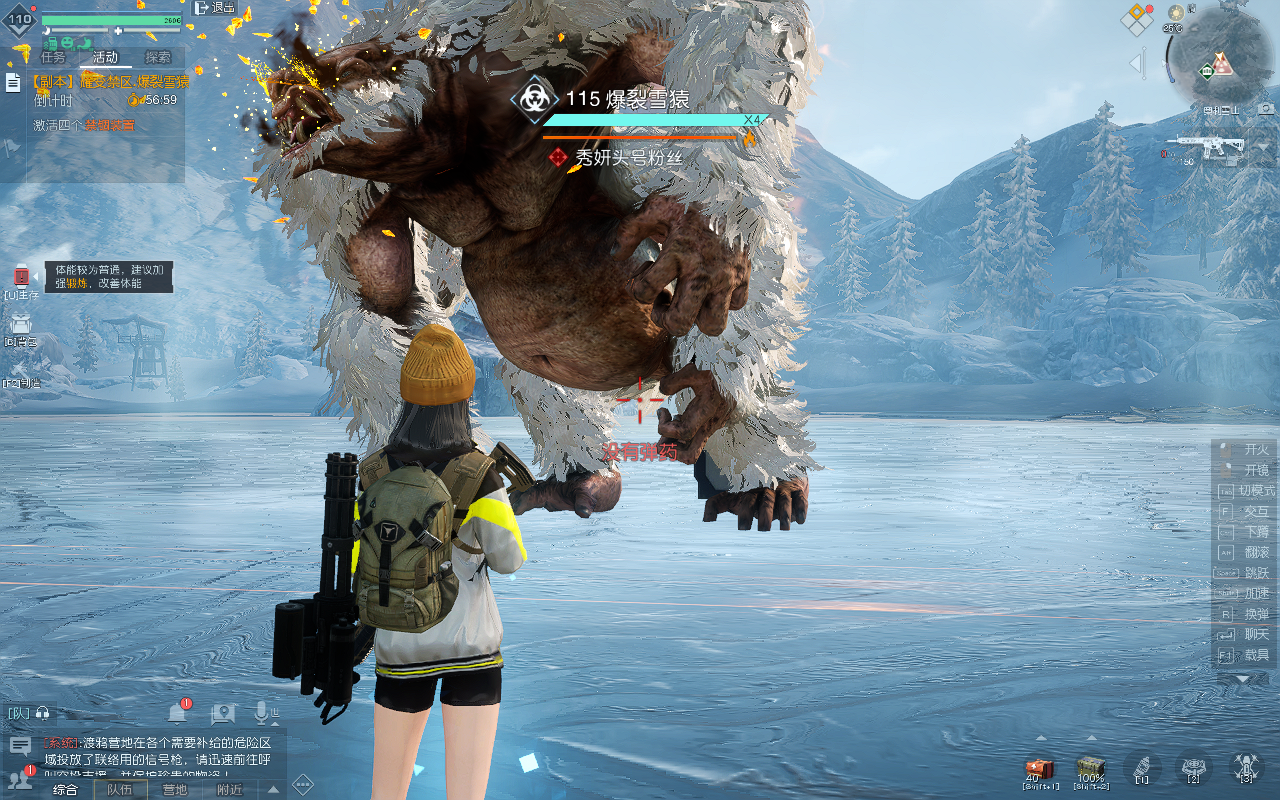The image size is (1280, 800).
Task: Expand the weapon dropdown arrow
Action: [x=1263, y=148]
